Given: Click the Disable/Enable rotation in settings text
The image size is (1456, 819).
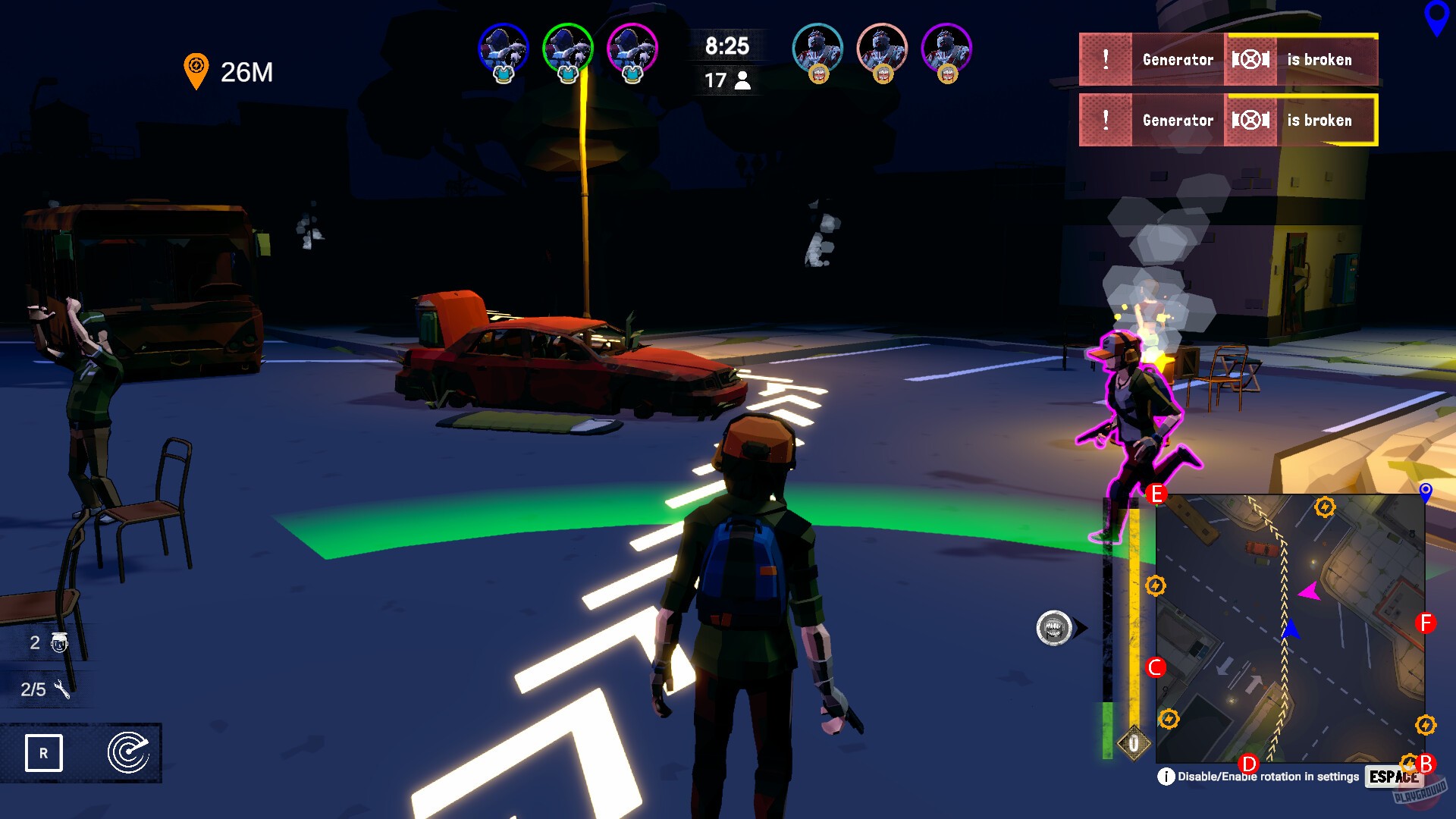Looking at the screenshot, I should pos(1268,776).
